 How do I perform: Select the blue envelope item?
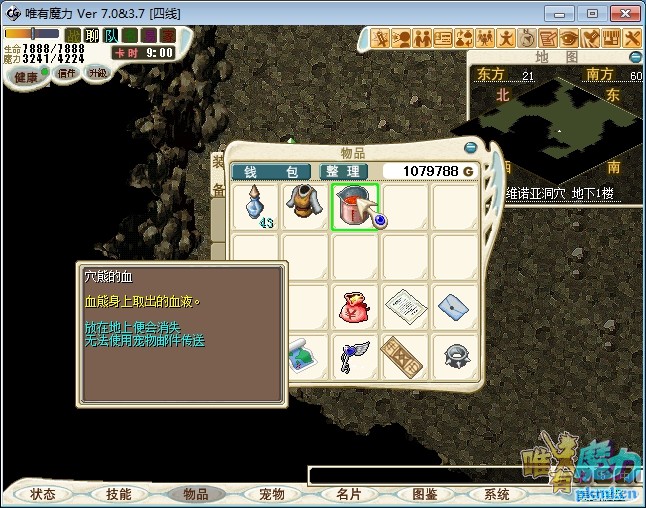(x=455, y=304)
